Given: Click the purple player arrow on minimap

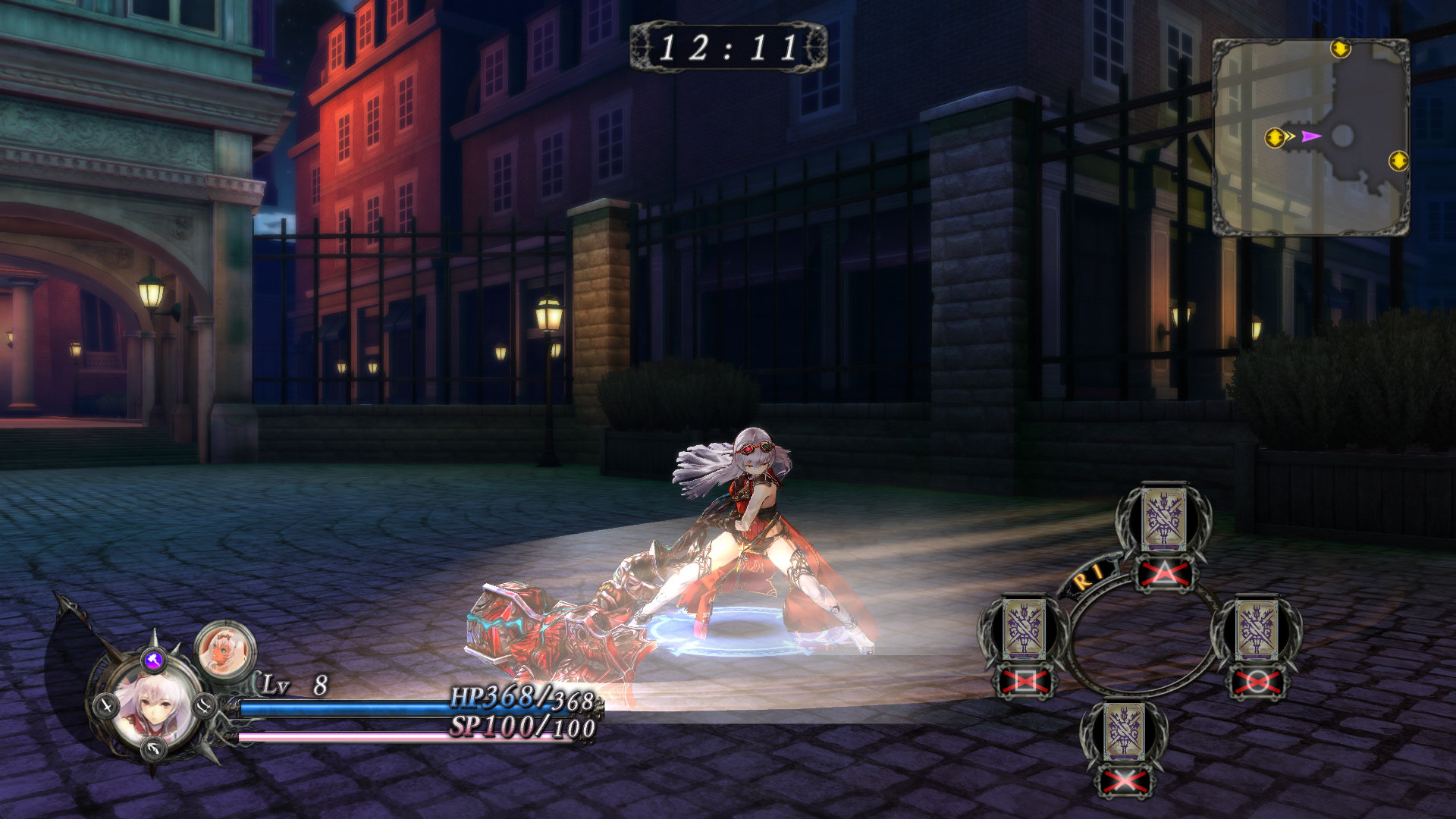Looking at the screenshot, I should coord(1310,136).
